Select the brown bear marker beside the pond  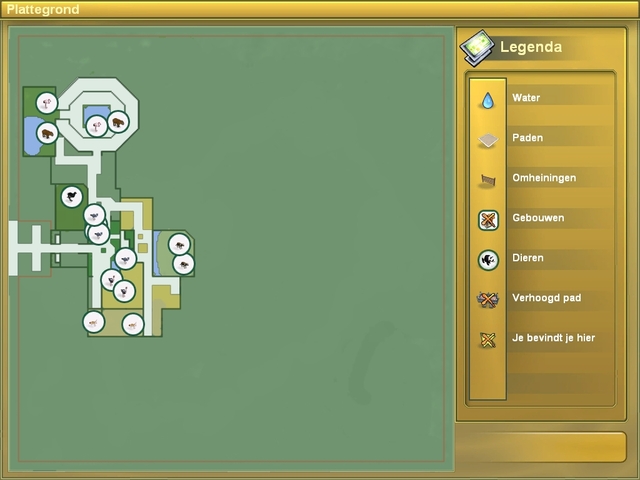click(46, 132)
